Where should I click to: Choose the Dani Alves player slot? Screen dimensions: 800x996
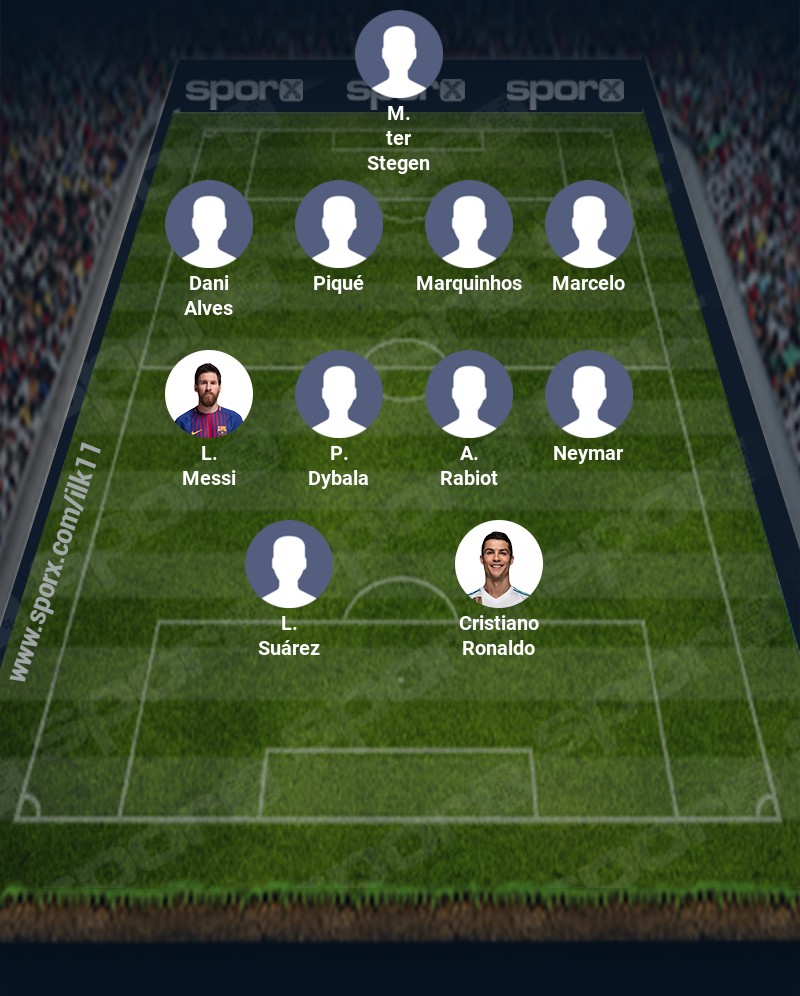(209, 224)
